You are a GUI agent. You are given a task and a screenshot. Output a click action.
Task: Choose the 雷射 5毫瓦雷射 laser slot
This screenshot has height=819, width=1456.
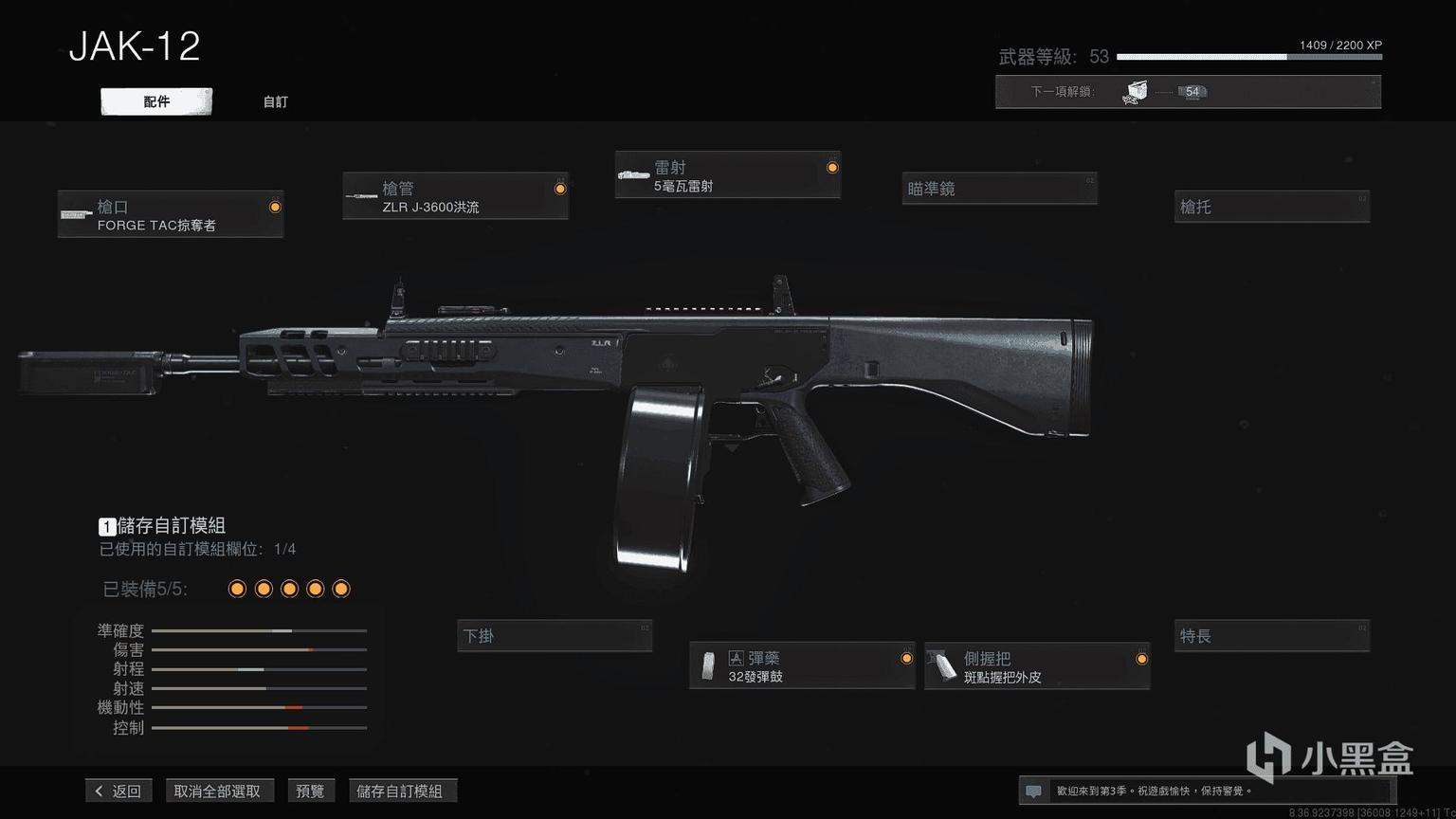coord(727,175)
